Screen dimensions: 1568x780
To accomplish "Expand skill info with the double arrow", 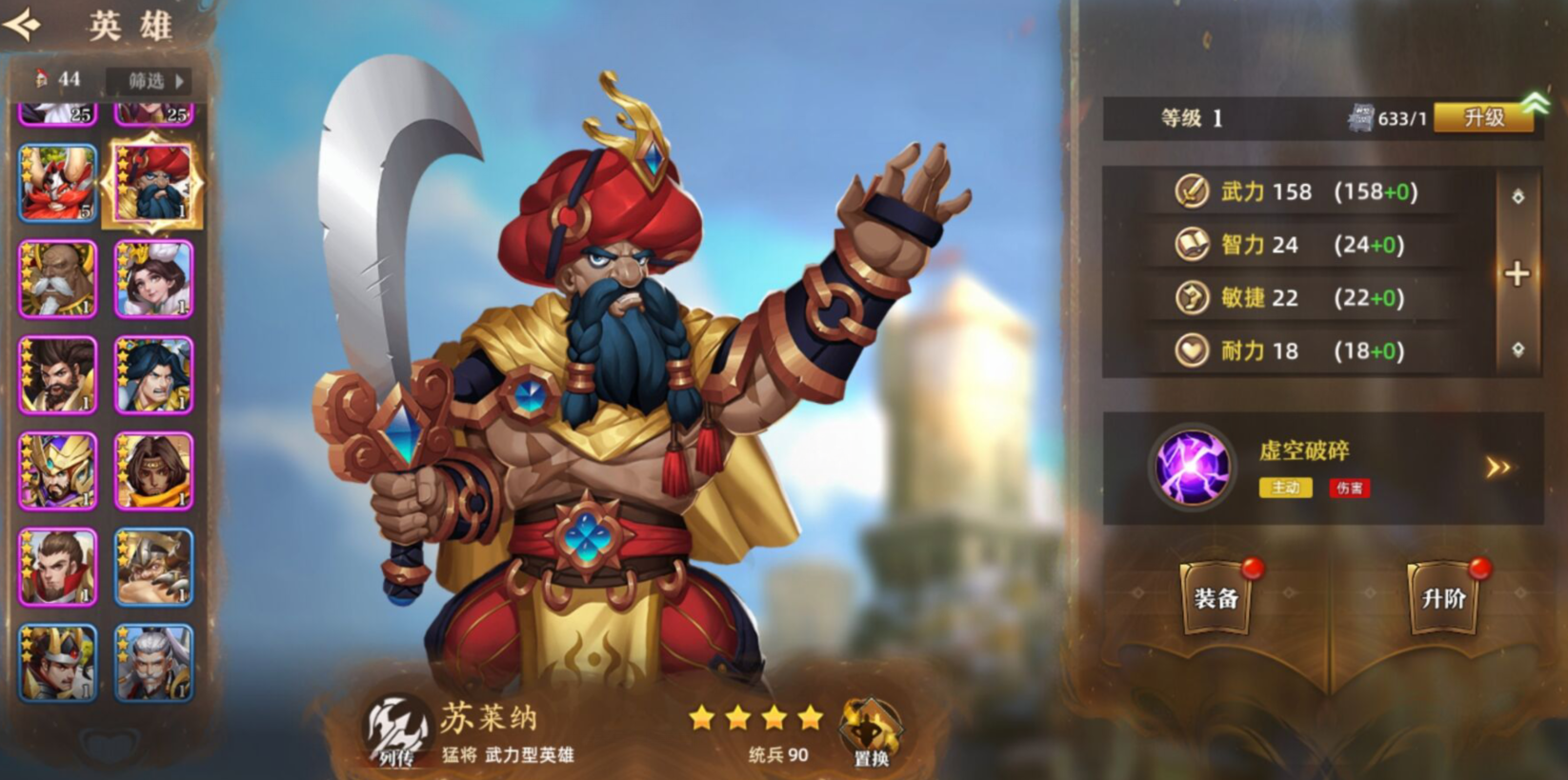I will coord(1498,467).
